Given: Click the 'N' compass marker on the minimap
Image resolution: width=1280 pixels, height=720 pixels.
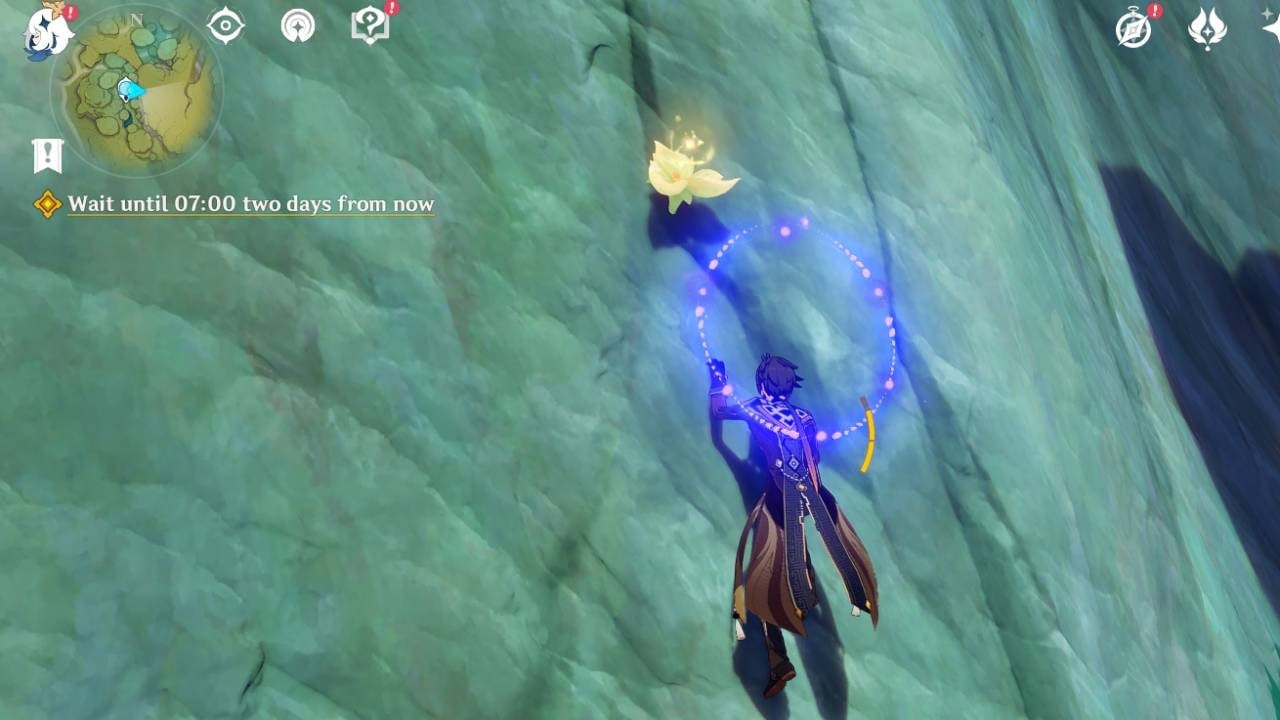Looking at the screenshot, I should 136,19.
